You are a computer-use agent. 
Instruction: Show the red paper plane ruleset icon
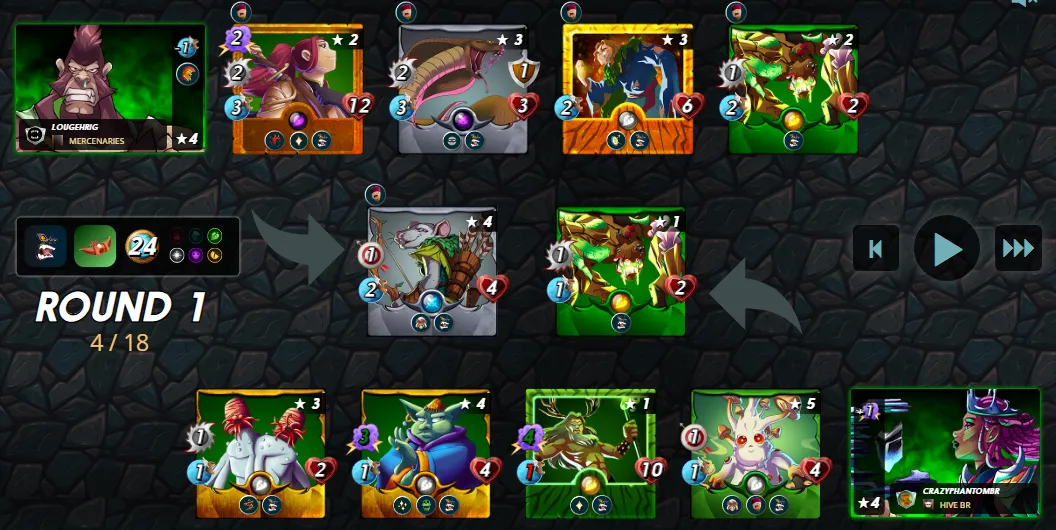pos(95,246)
